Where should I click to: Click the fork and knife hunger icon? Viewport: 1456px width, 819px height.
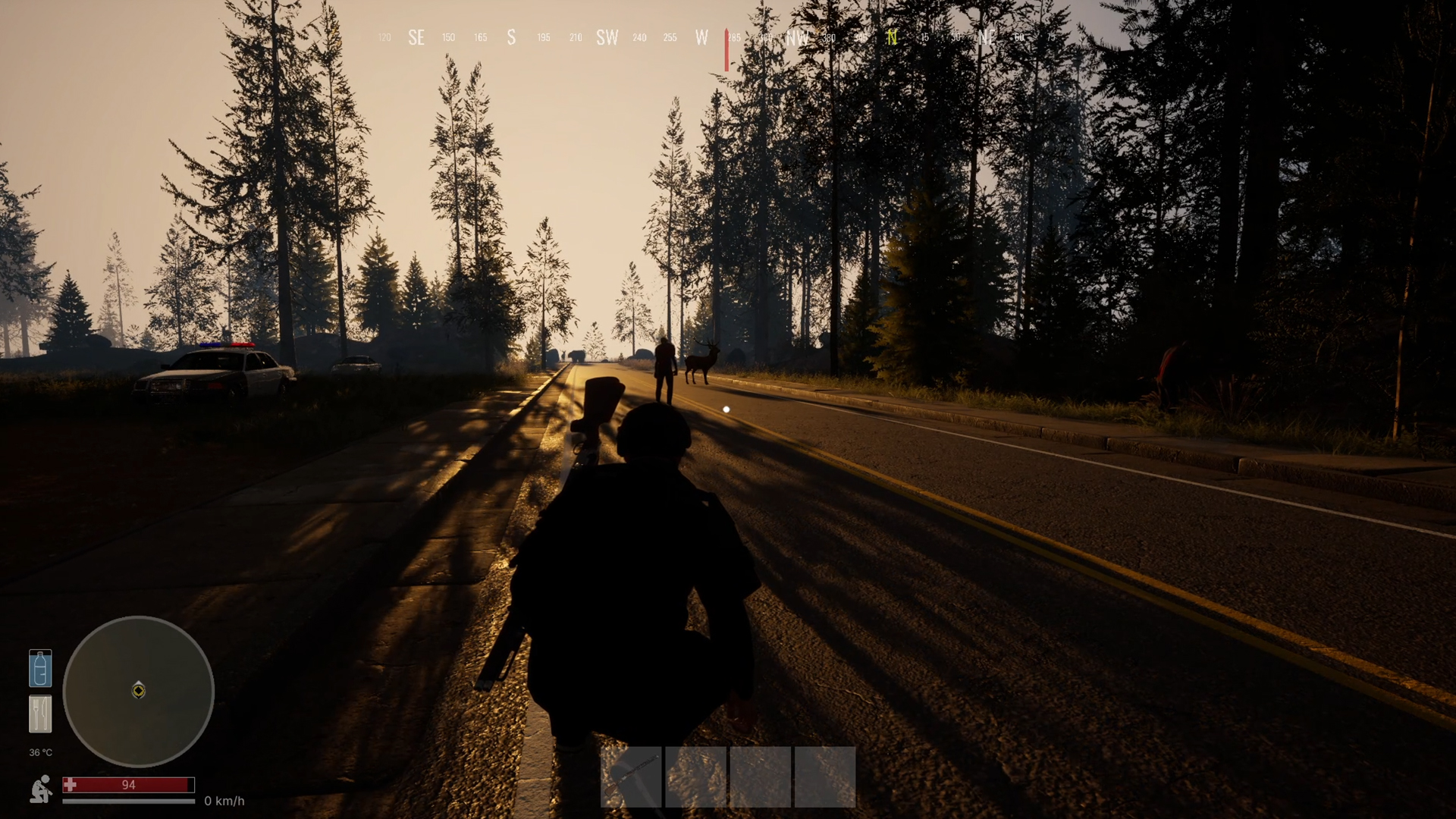click(40, 714)
